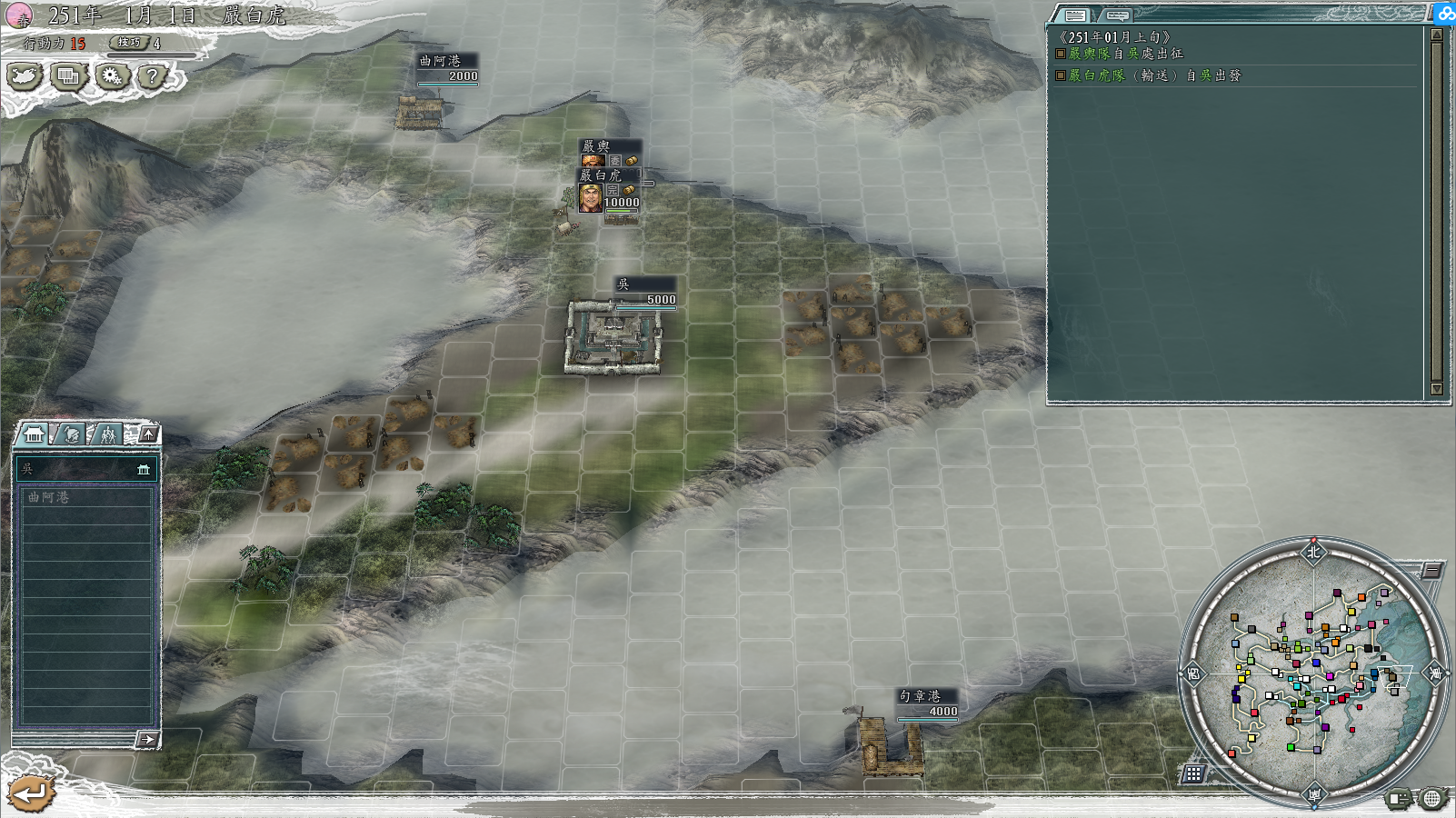Image resolution: width=1456 pixels, height=818 pixels.
Task: Open the globe button in the corner
Action: (x=1431, y=799)
